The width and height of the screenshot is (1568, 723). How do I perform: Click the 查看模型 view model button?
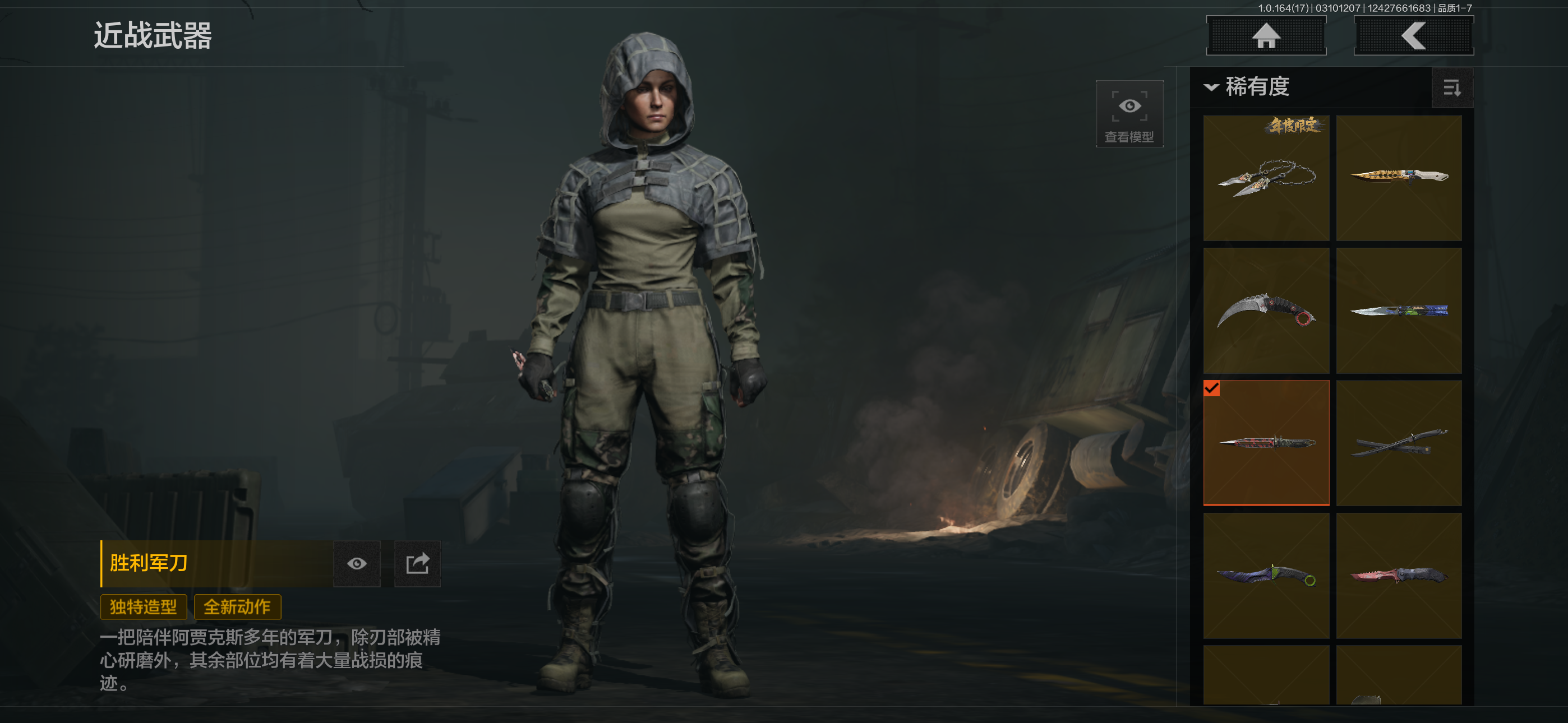pos(1129,114)
